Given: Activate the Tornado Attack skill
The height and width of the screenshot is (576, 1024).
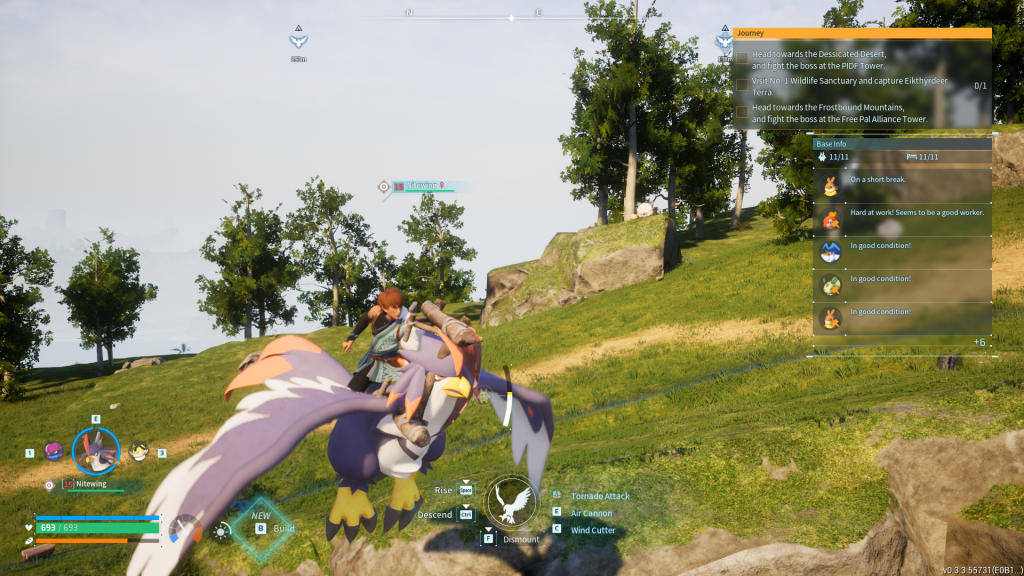Looking at the screenshot, I should pos(600,496).
